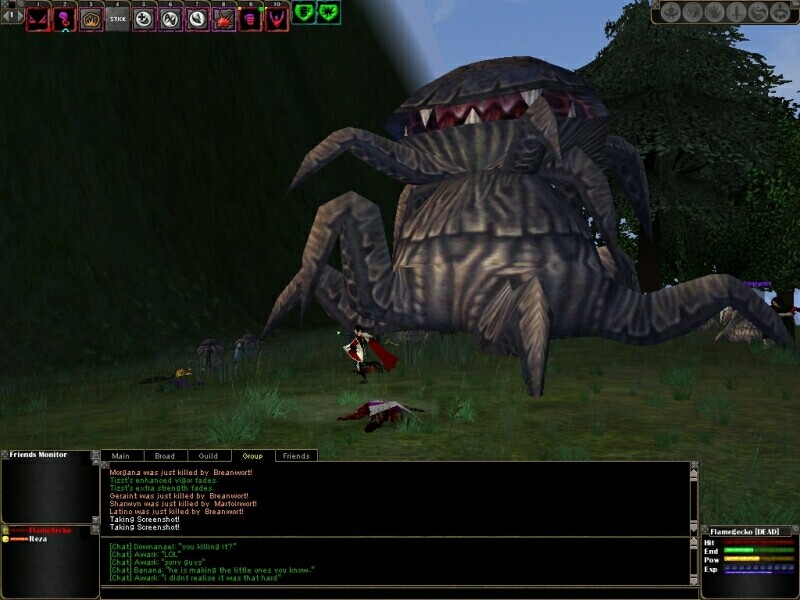
Task: Switch to the Group chat tab
Action: tap(252, 456)
